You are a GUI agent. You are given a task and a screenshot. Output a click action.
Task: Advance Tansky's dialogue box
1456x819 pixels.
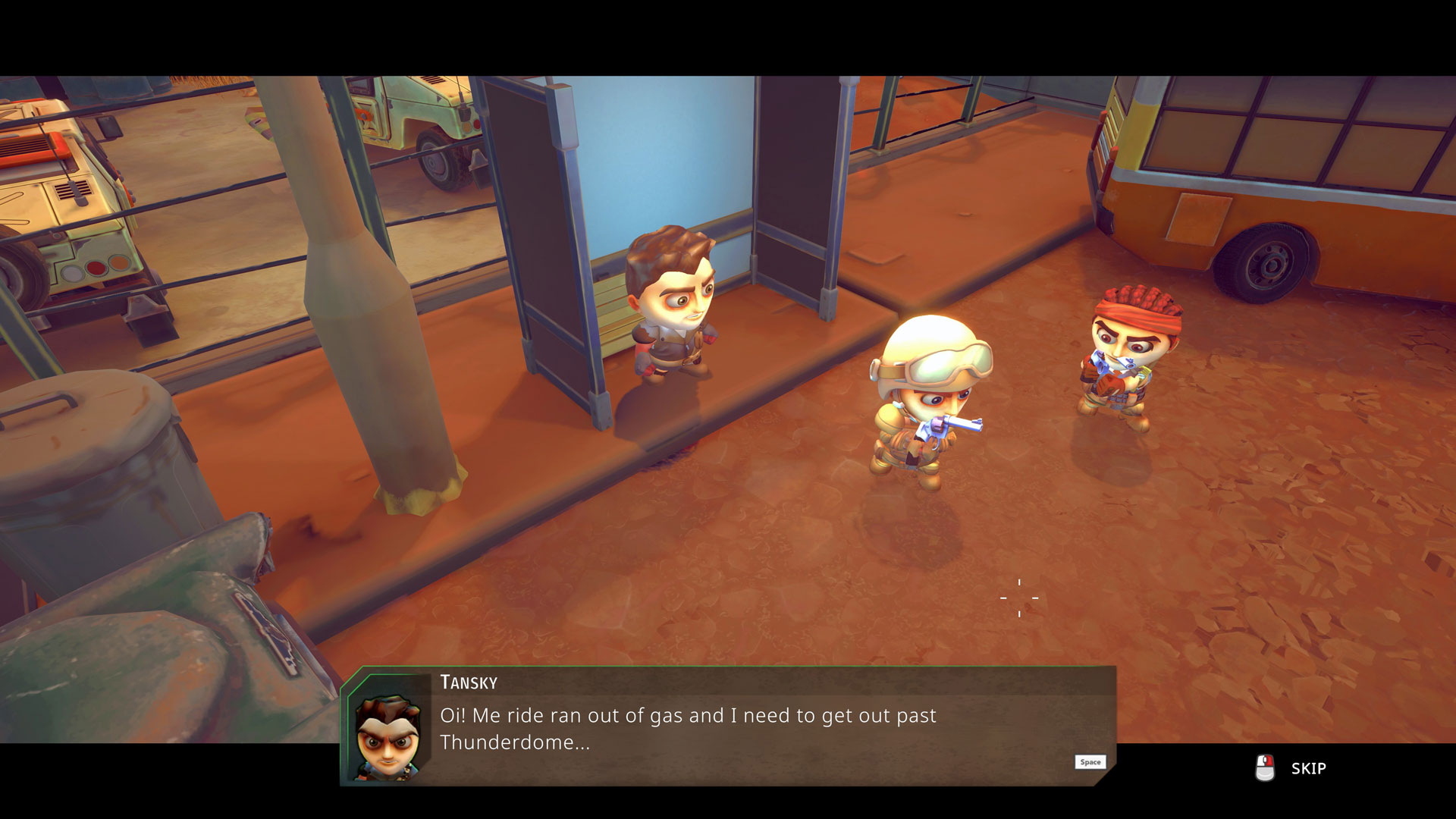pyautogui.click(x=1090, y=762)
